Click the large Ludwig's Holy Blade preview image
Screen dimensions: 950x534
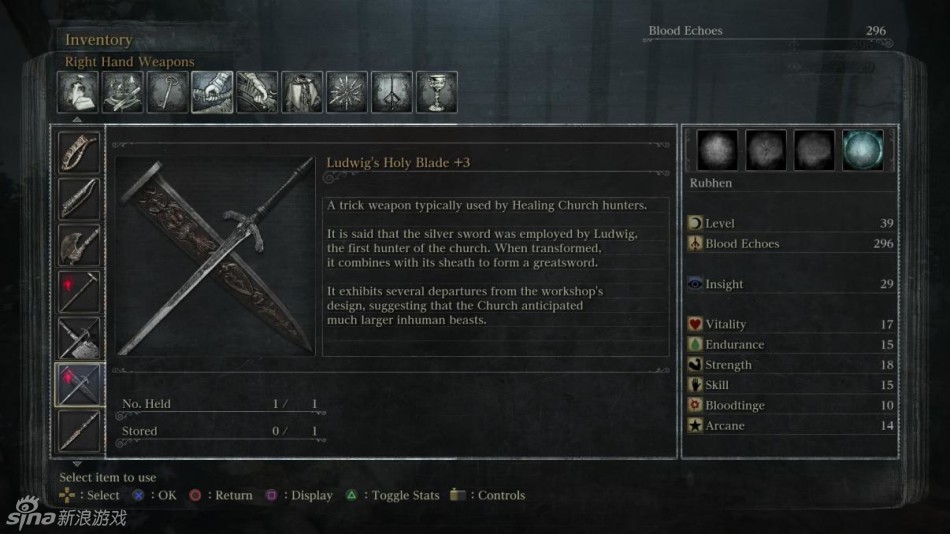[215, 255]
